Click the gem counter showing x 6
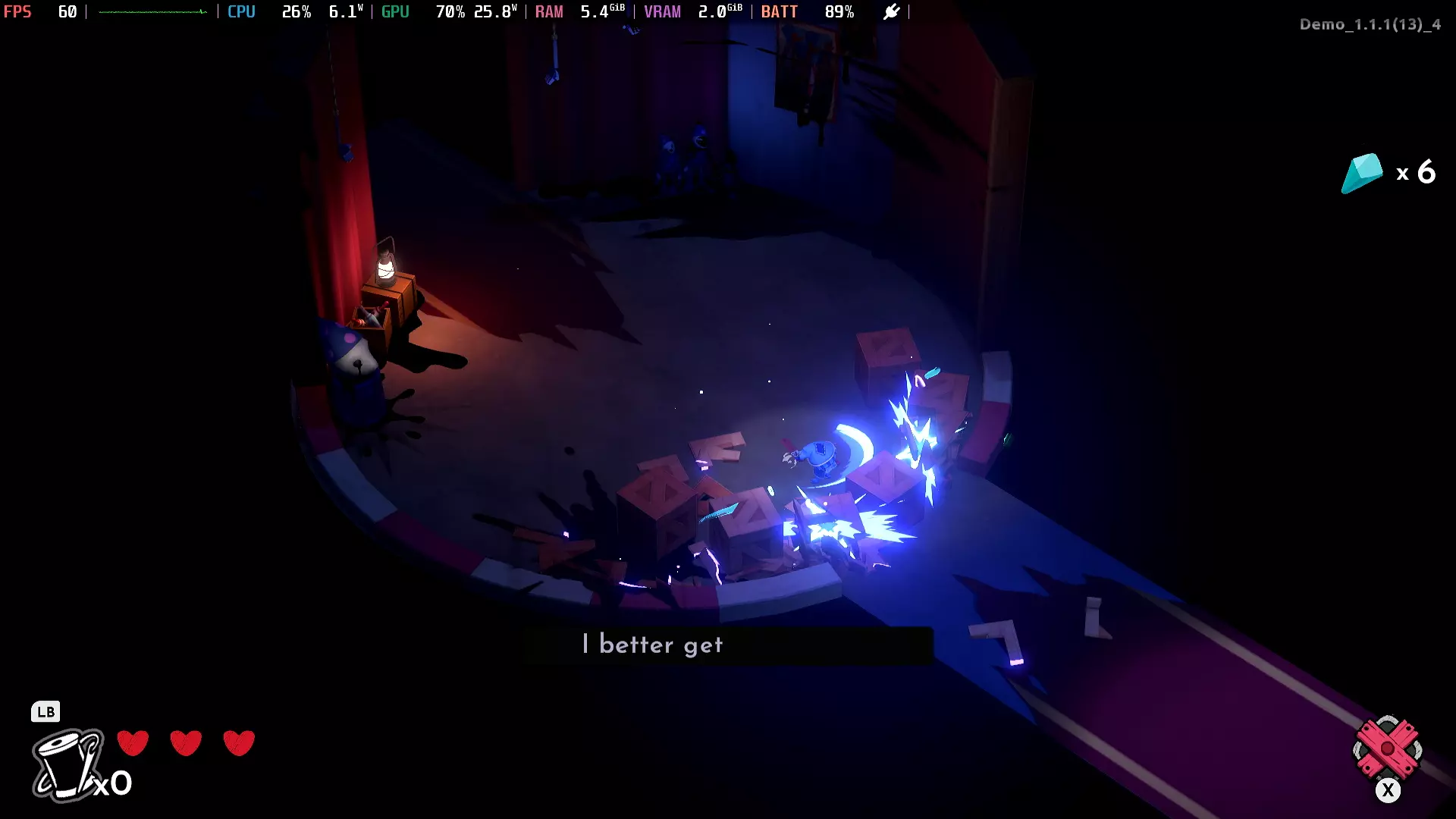The width and height of the screenshot is (1456, 819). click(x=1415, y=172)
